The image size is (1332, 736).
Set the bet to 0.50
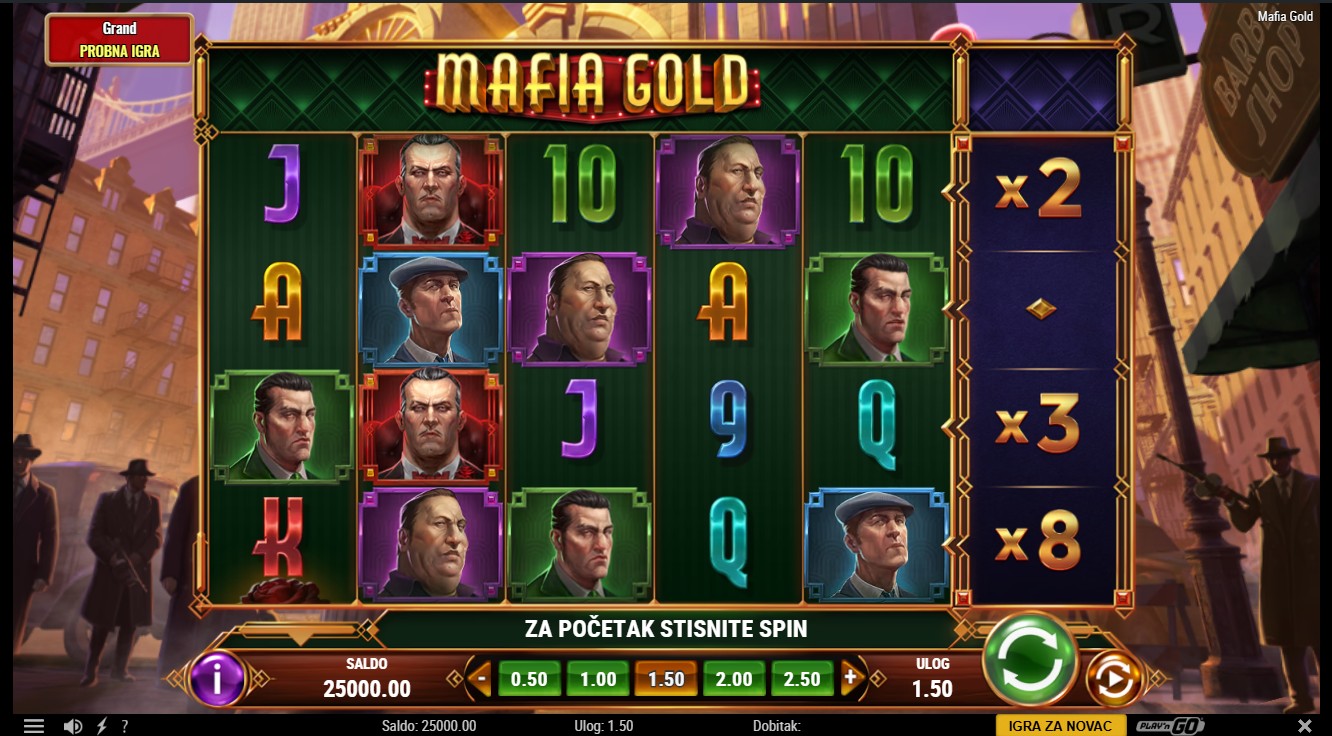[529, 679]
